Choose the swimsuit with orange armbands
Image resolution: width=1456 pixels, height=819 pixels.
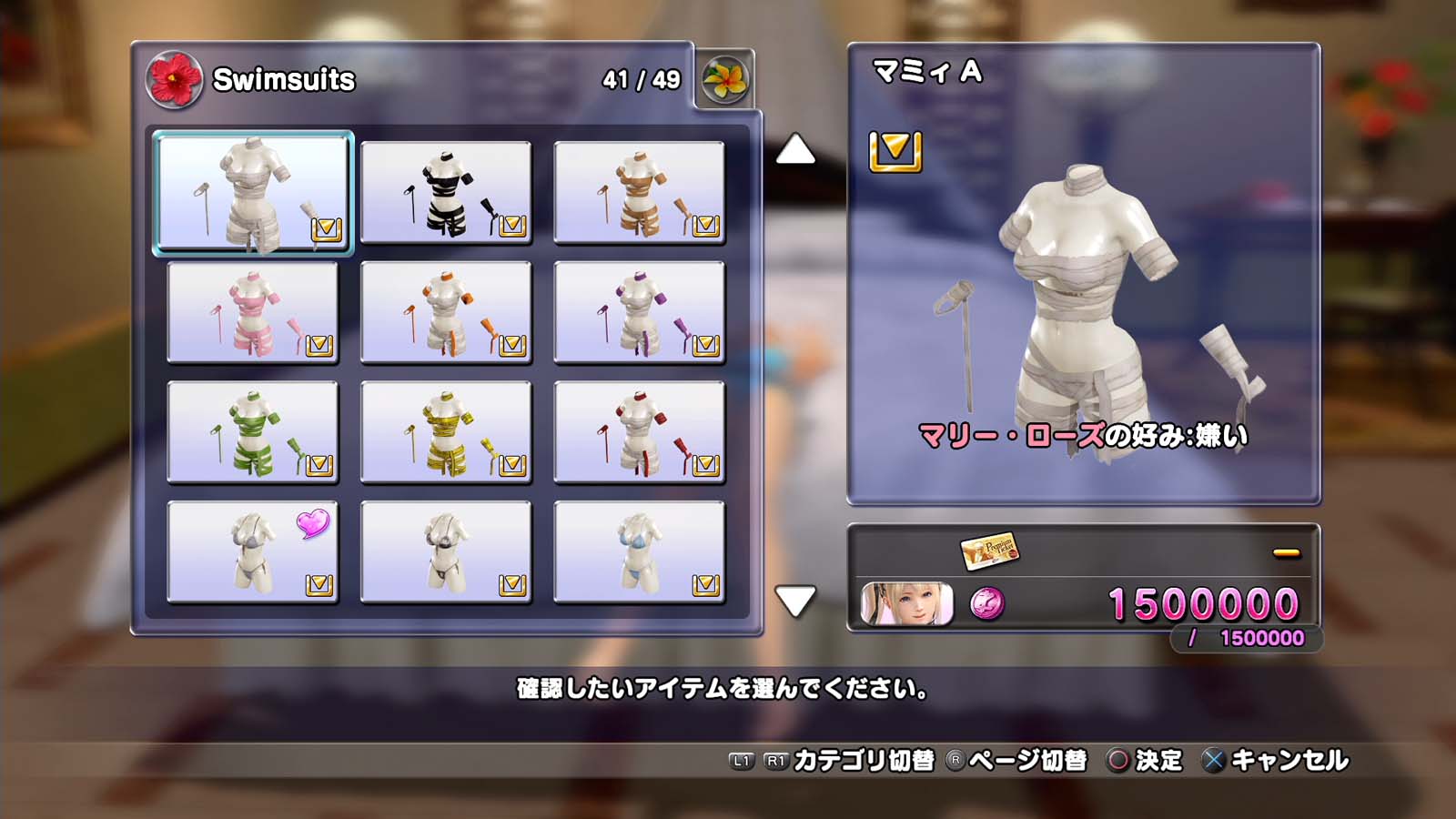coord(446,312)
